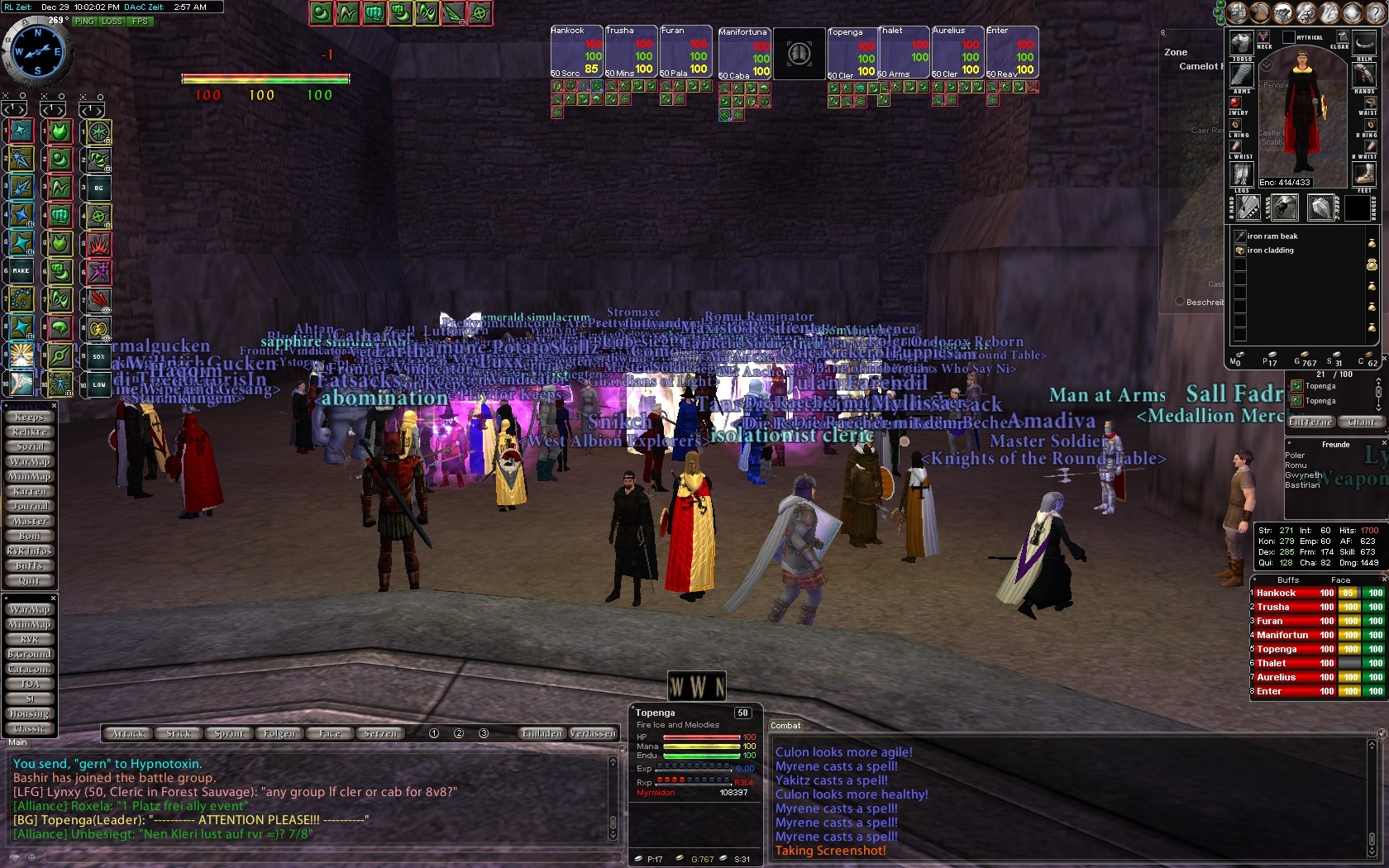Select the iron cladding inventory item
The width and height of the screenshot is (1389, 868).
point(1271,250)
